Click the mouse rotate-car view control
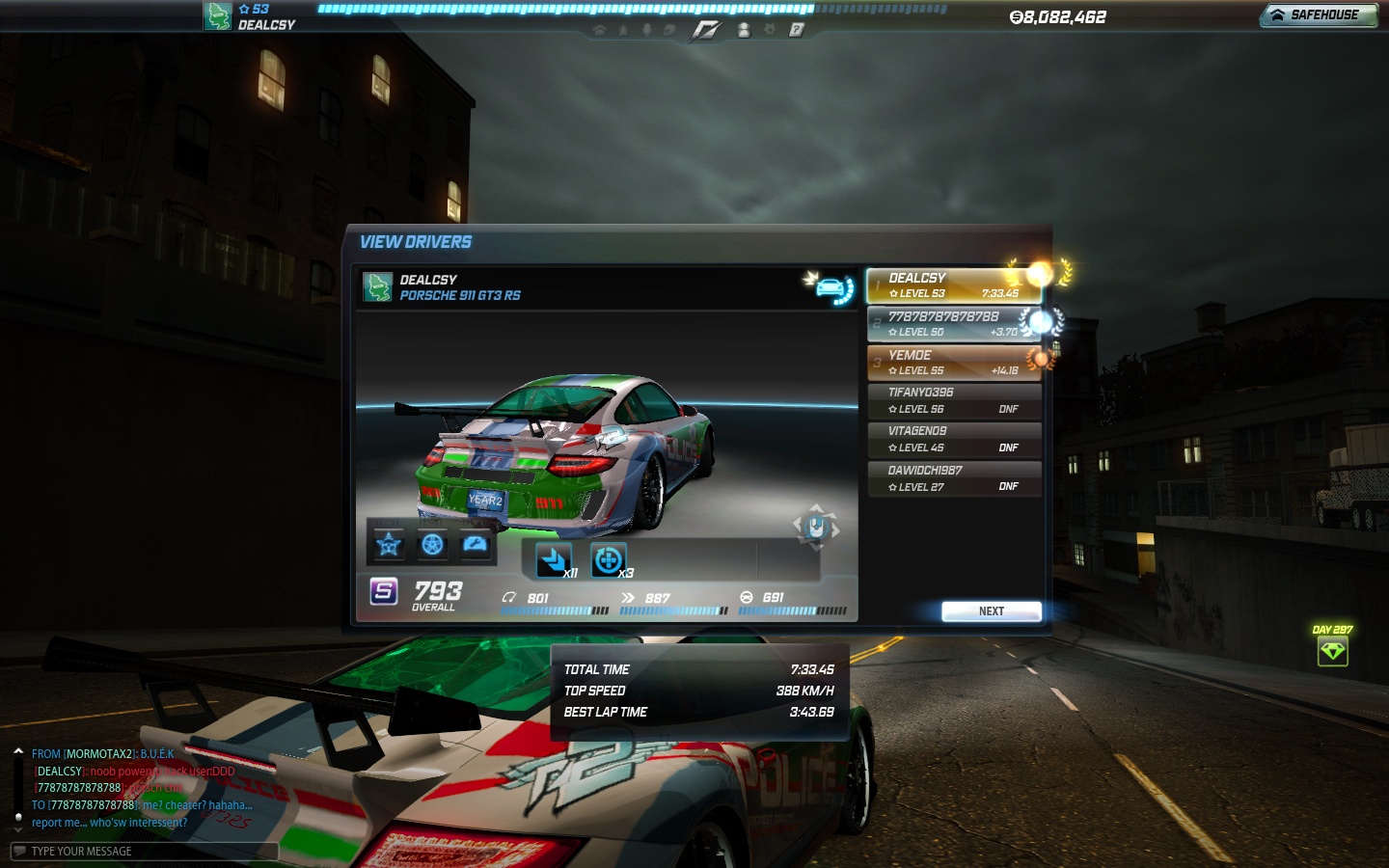1389x868 pixels. tap(816, 527)
